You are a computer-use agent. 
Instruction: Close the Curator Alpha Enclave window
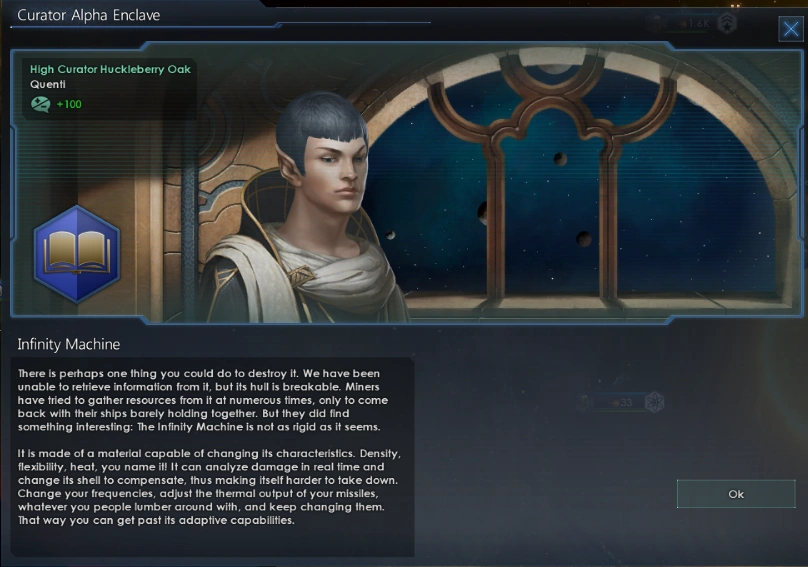(x=790, y=27)
